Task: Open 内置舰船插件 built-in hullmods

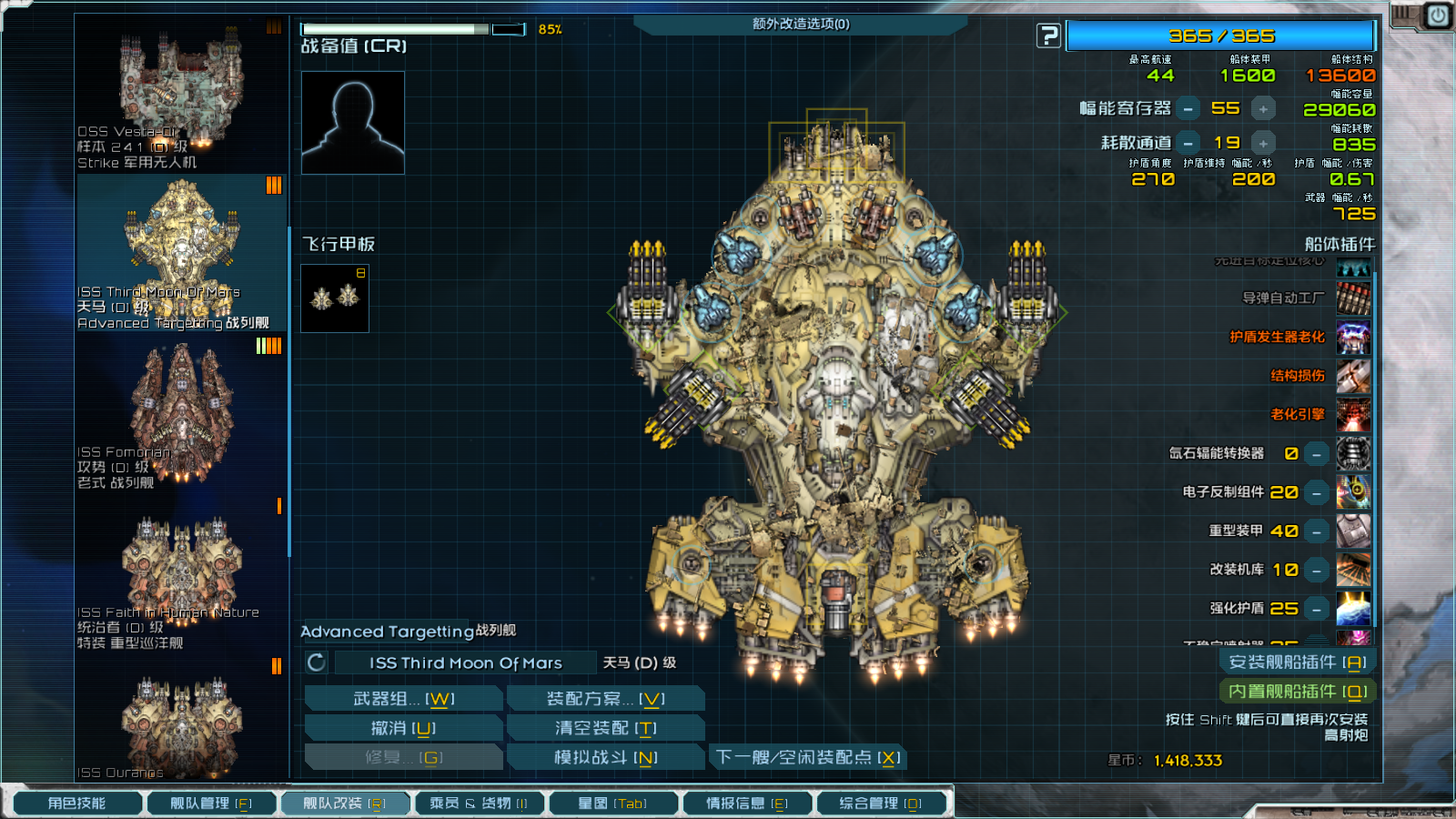Action: coord(1297,692)
